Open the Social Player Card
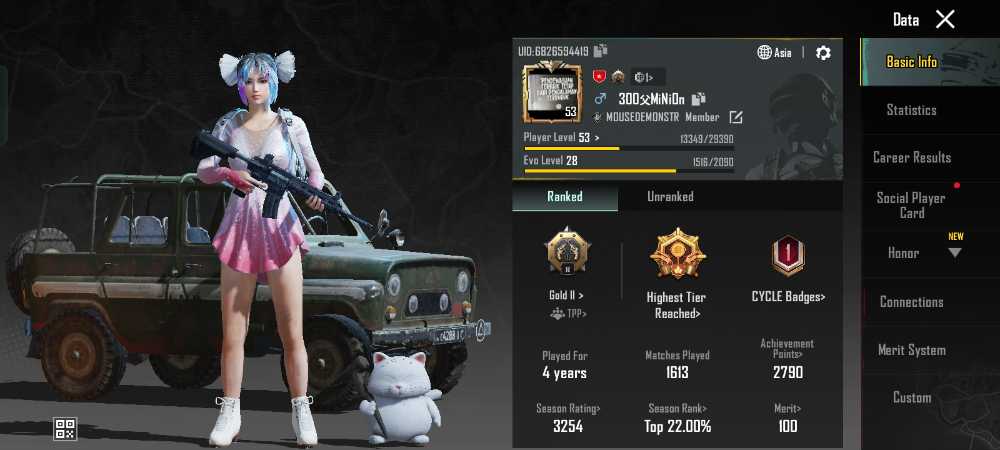 [x=911, y=205]
